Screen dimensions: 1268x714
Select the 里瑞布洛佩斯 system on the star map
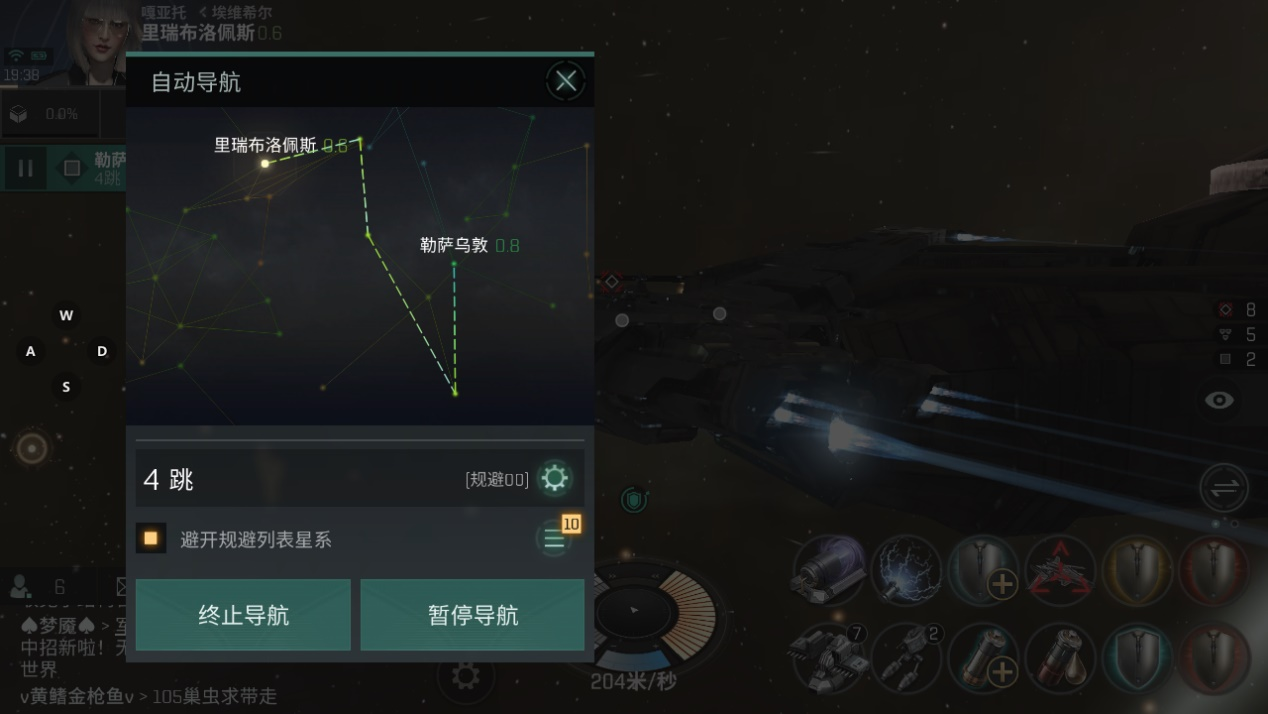point(265,163)
